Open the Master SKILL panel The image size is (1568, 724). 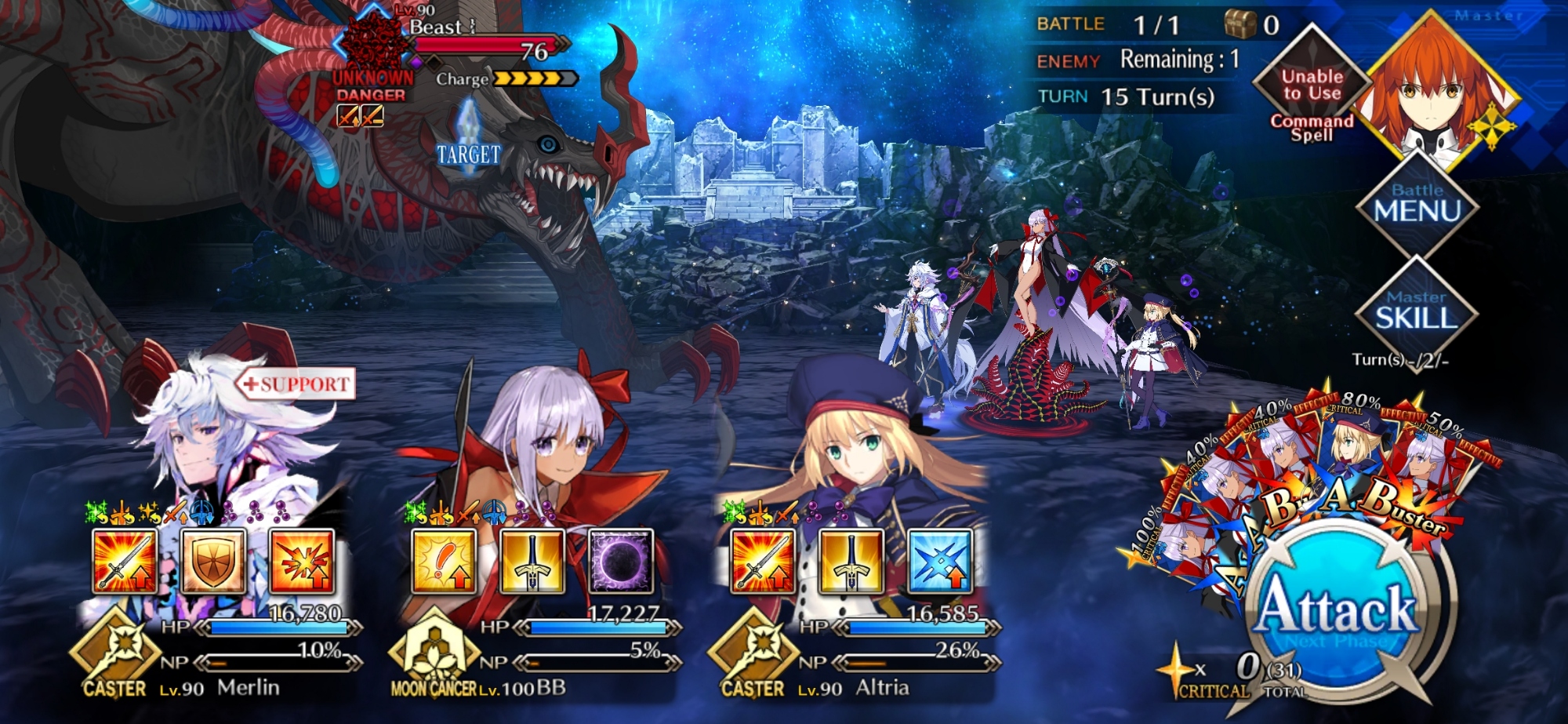(x=1416, y=311)
